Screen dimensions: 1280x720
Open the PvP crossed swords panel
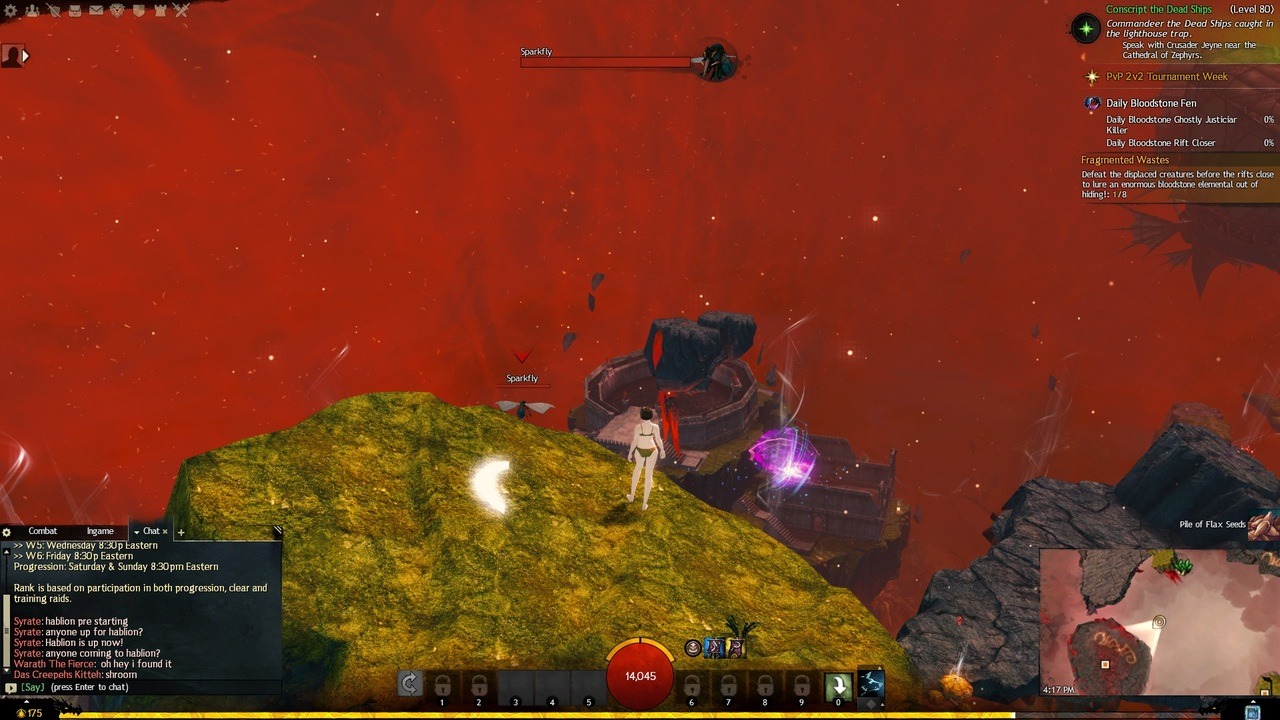(181, 10)
